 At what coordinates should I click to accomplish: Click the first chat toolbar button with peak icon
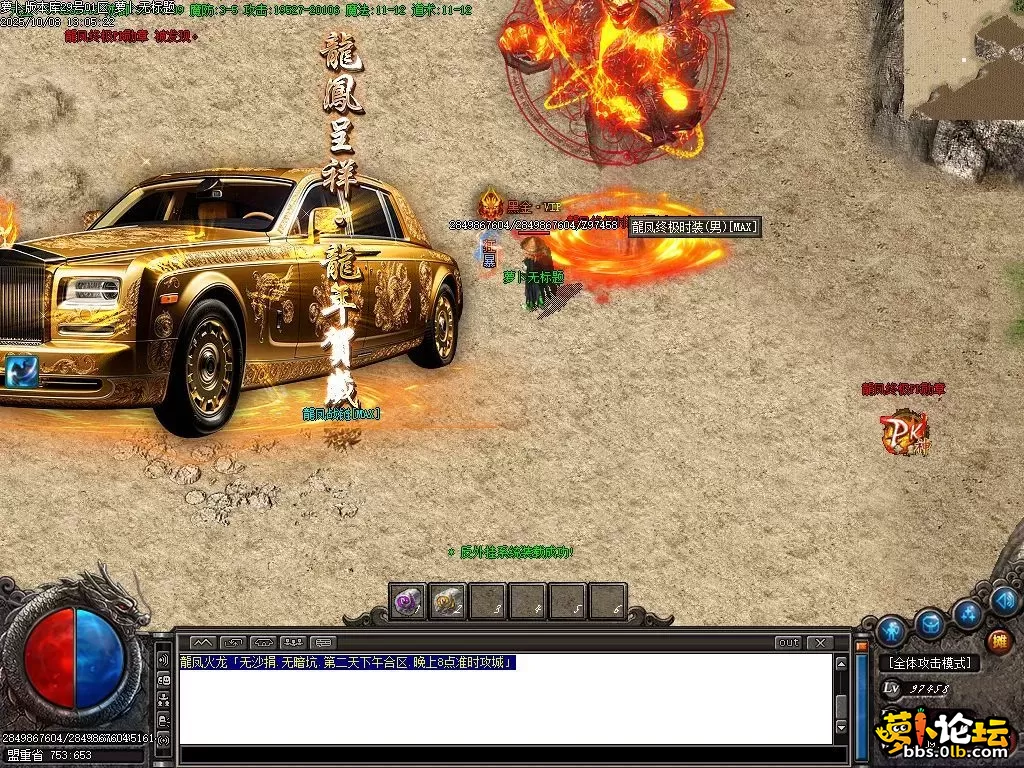pyautogui.click(x=203, y=642)
